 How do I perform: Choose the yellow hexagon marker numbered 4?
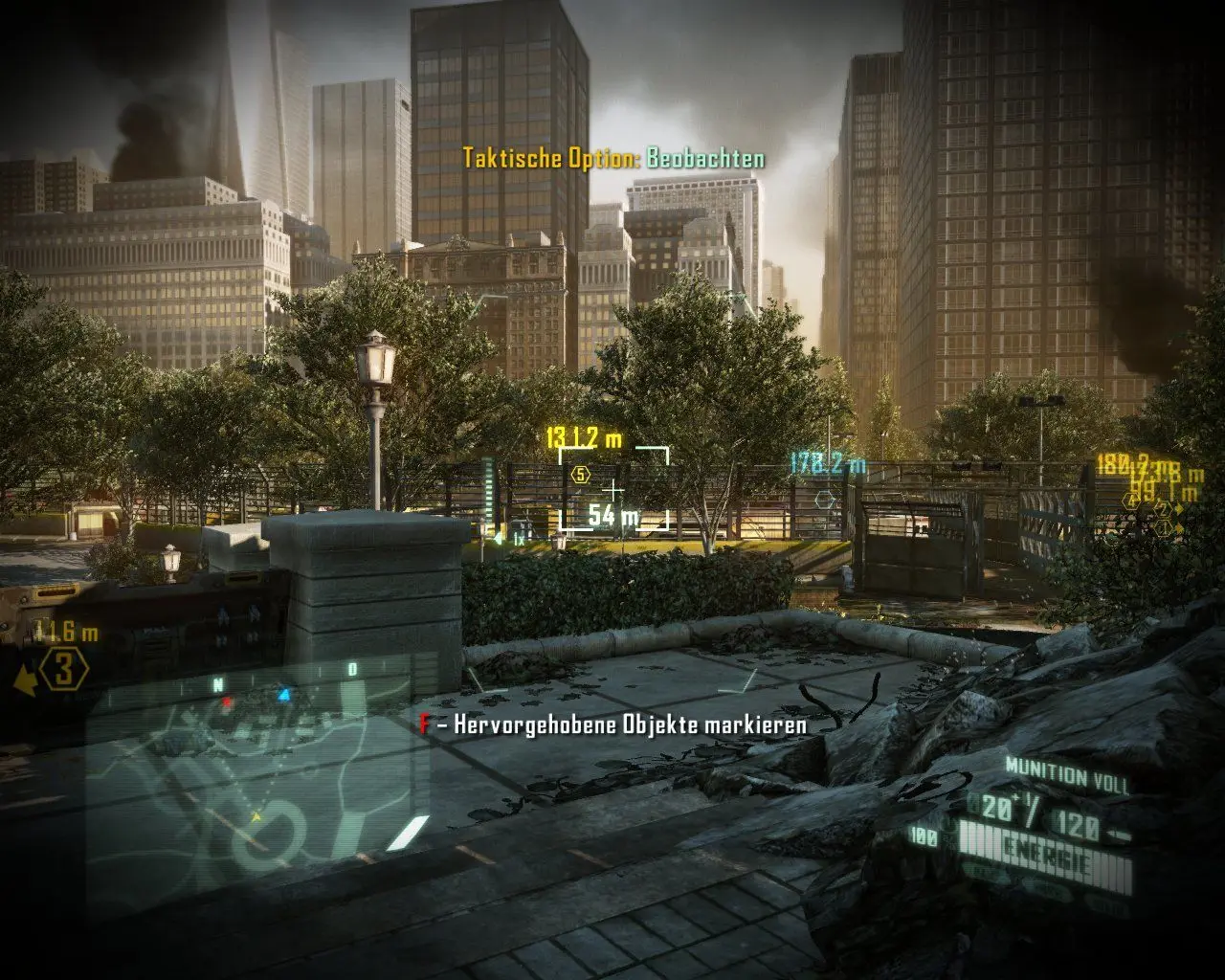[x=1132, y=500]
